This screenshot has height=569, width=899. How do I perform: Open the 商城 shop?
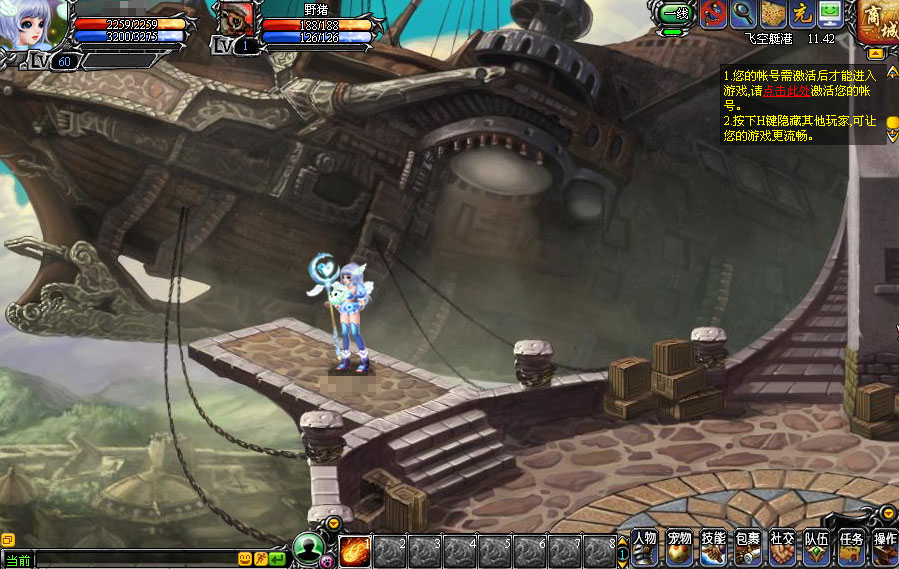[877, 22]
